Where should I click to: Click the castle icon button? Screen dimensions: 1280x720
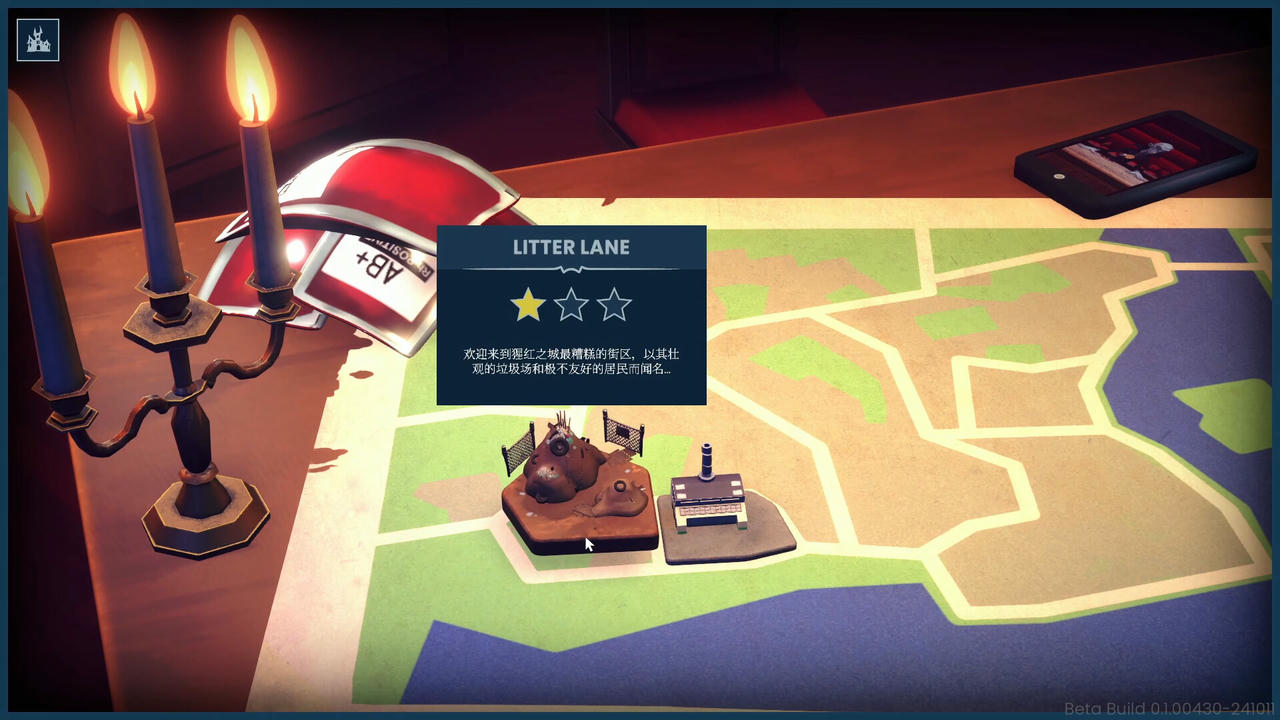(38, 40)
